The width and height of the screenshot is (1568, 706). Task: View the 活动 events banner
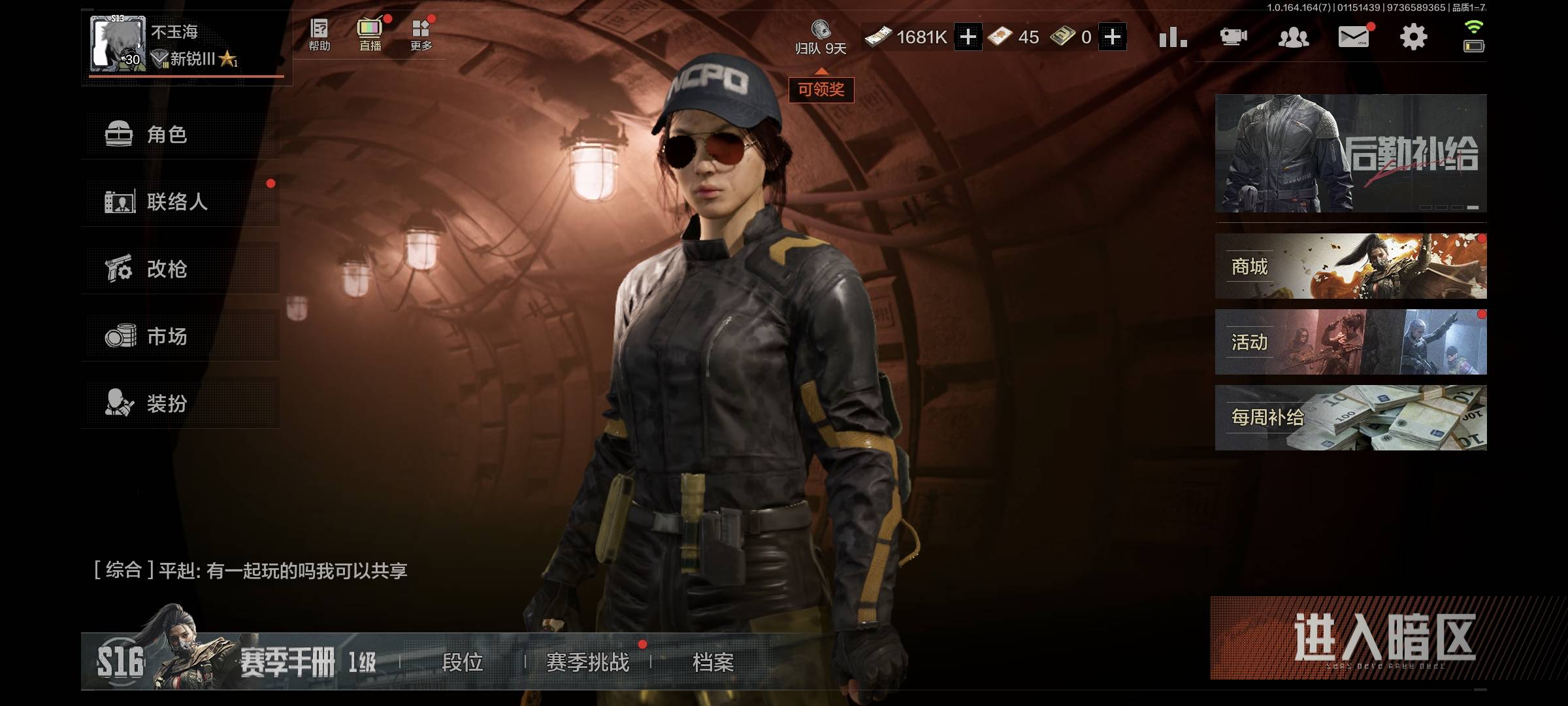pos(1350,342)
